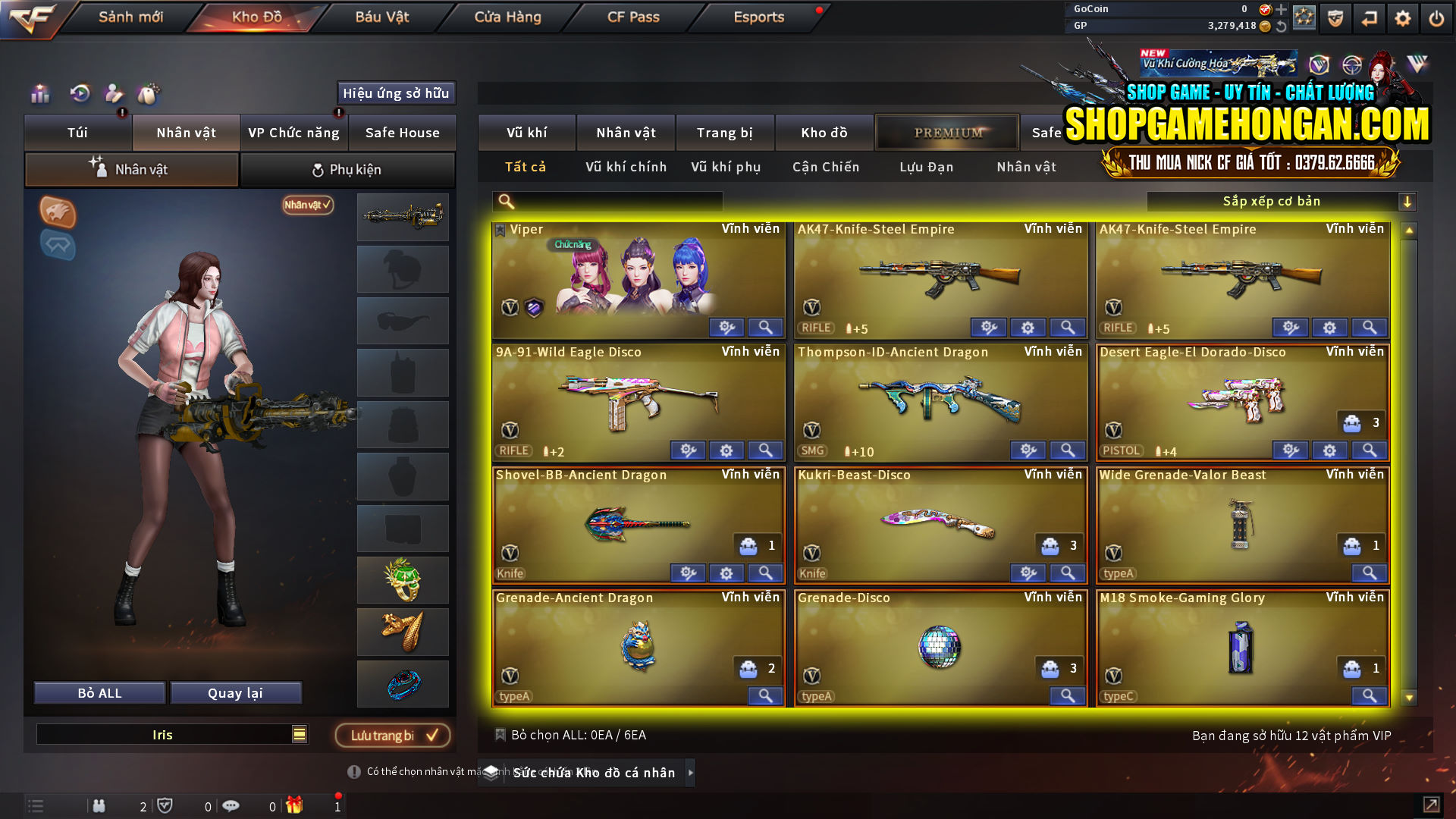Open the clan shield icon in top bar
This screenshot has height=819, width=1456.
pos(1335,17)
